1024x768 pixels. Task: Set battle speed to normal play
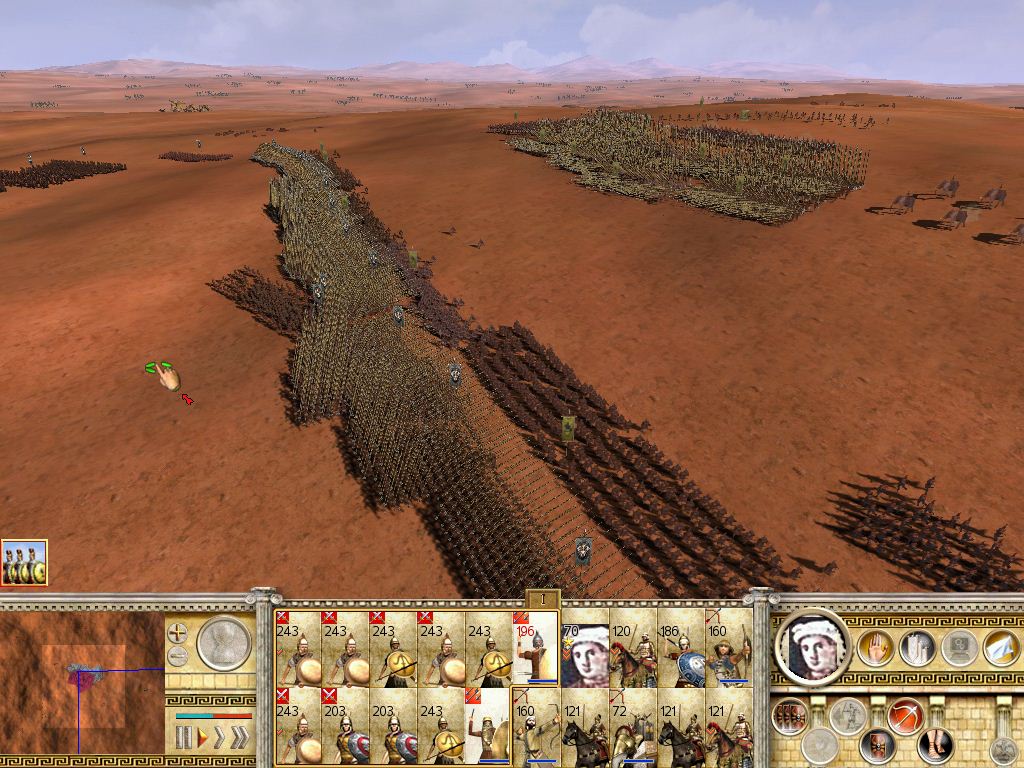pos(201,739)
